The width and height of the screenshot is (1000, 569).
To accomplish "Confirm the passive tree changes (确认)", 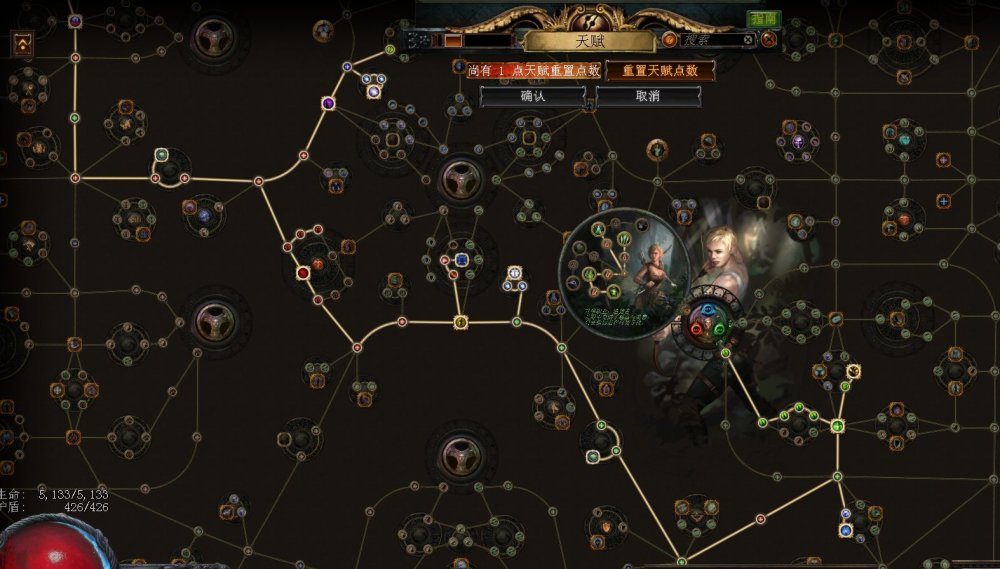I will tap(532, 97).
